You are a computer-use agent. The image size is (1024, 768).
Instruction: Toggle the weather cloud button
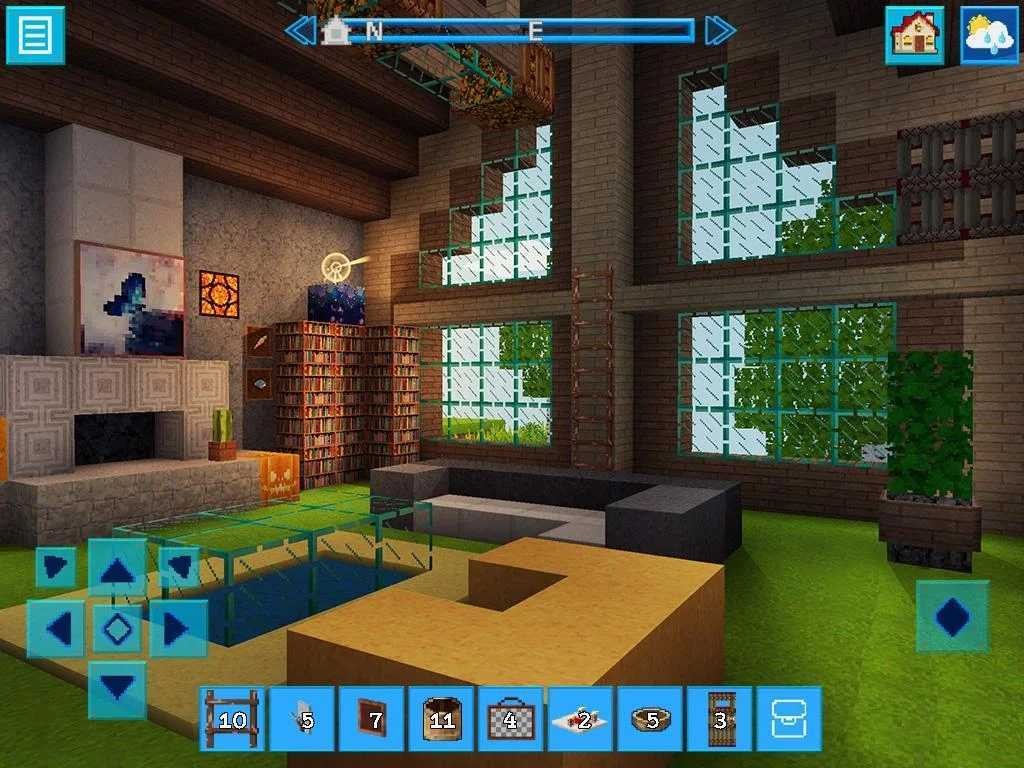point(990,35)
